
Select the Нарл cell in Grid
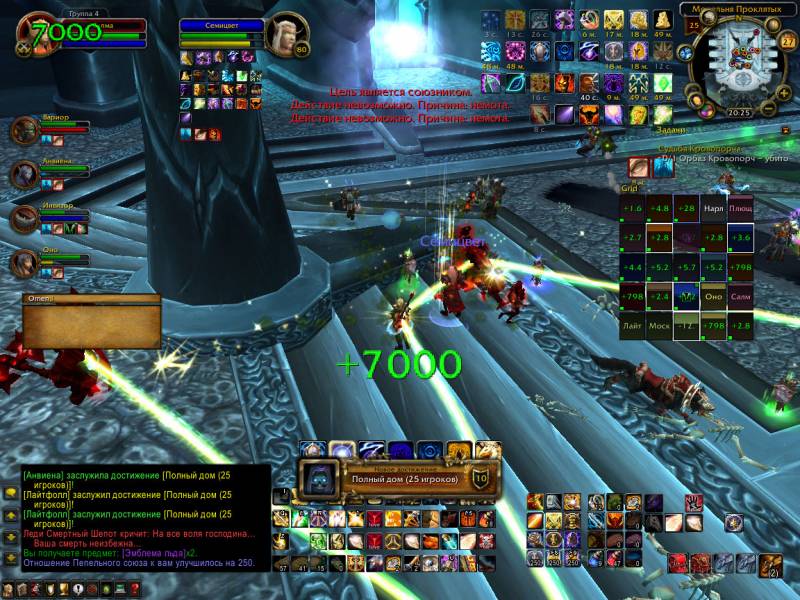713,210
